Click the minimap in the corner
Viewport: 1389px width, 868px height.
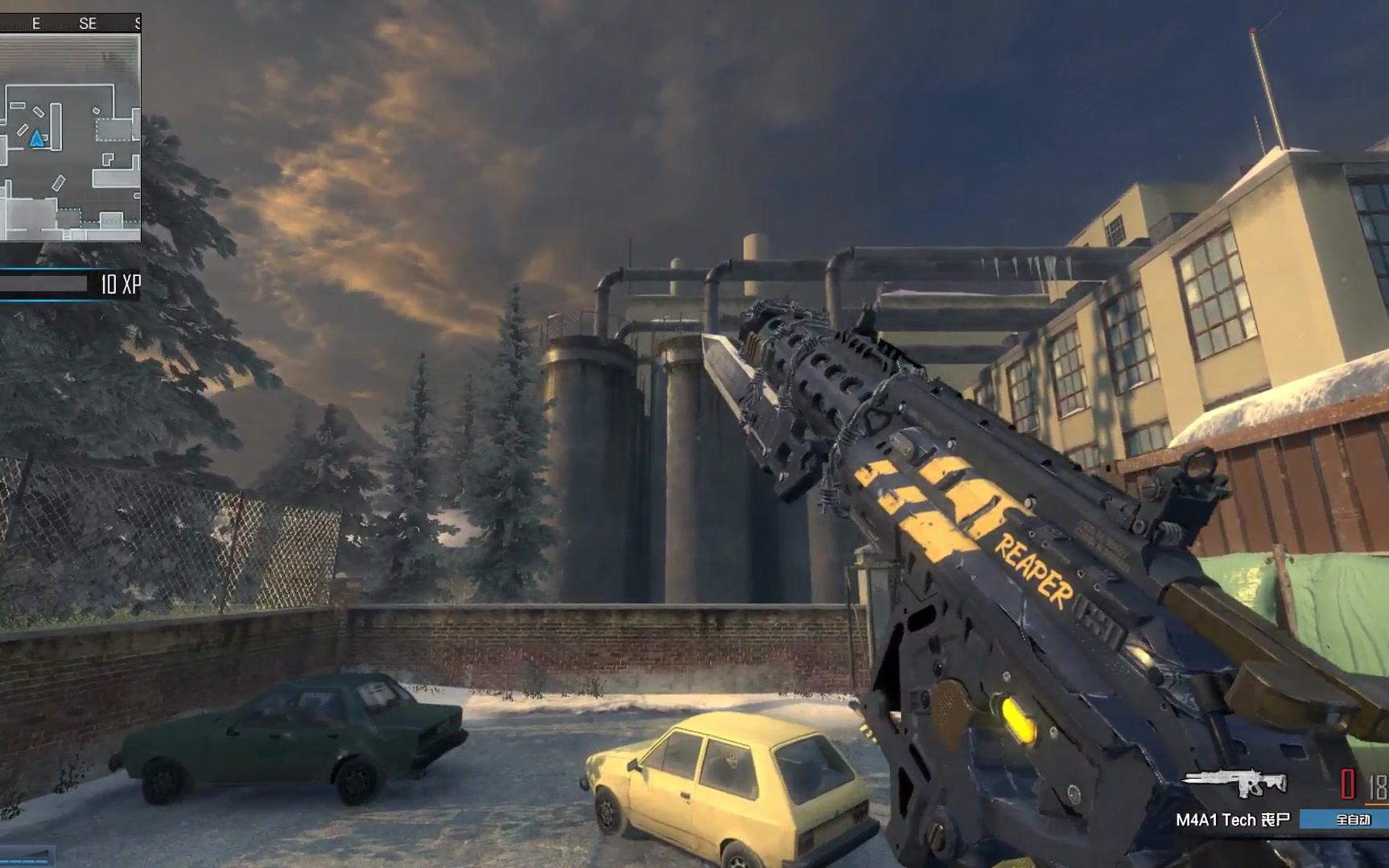coord(70,137)
